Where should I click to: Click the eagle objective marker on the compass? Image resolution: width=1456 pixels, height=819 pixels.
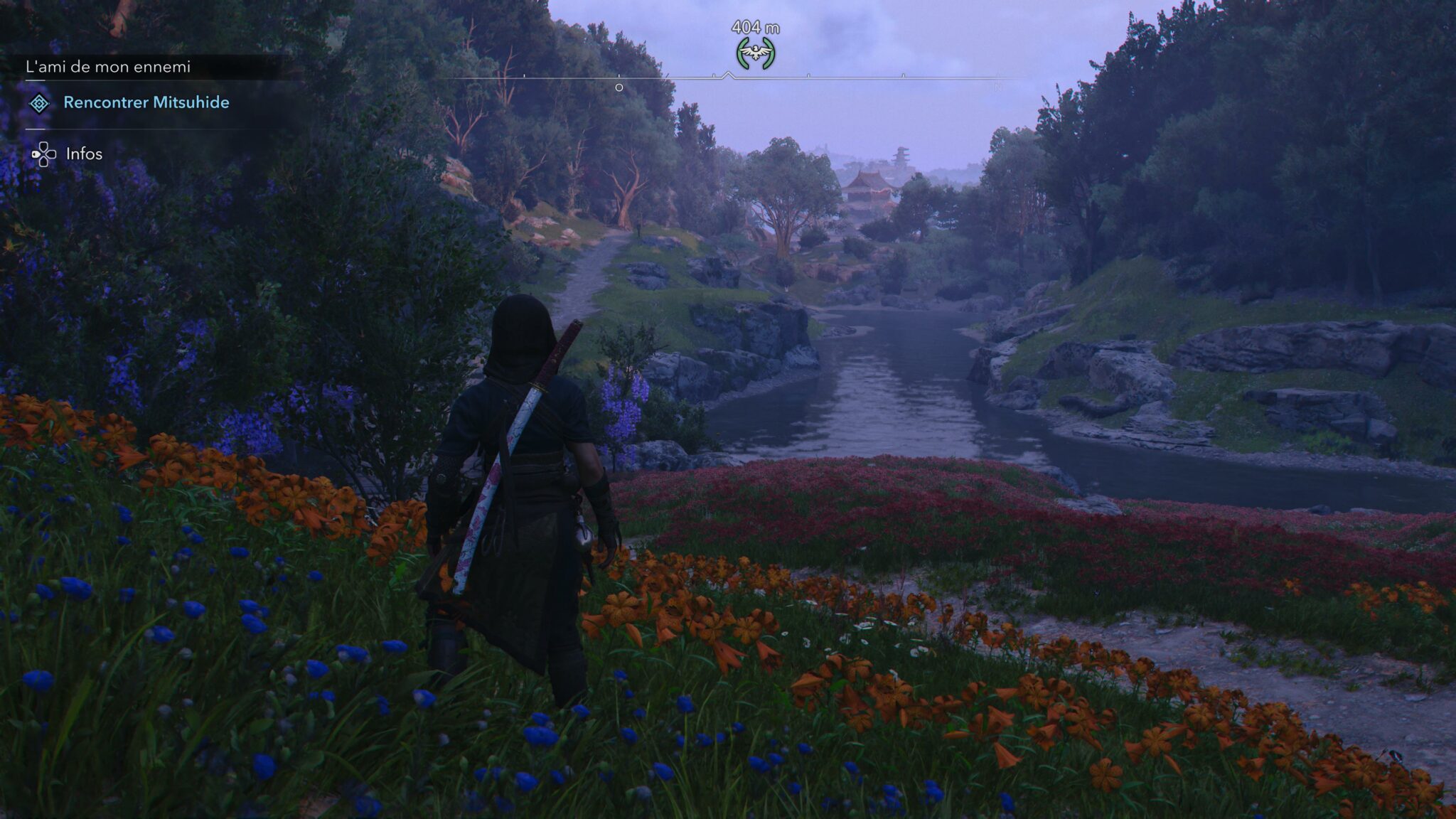point(755,53)
